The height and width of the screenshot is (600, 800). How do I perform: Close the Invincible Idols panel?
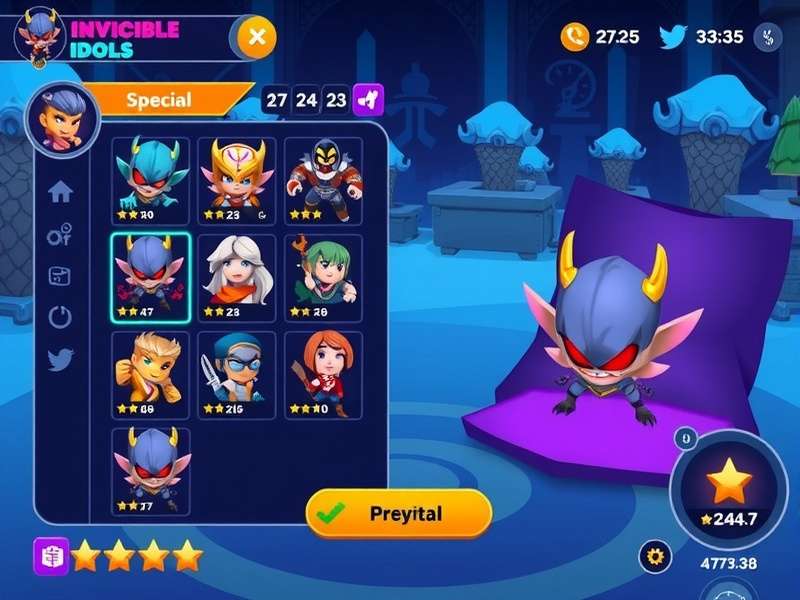pos(257,38)
